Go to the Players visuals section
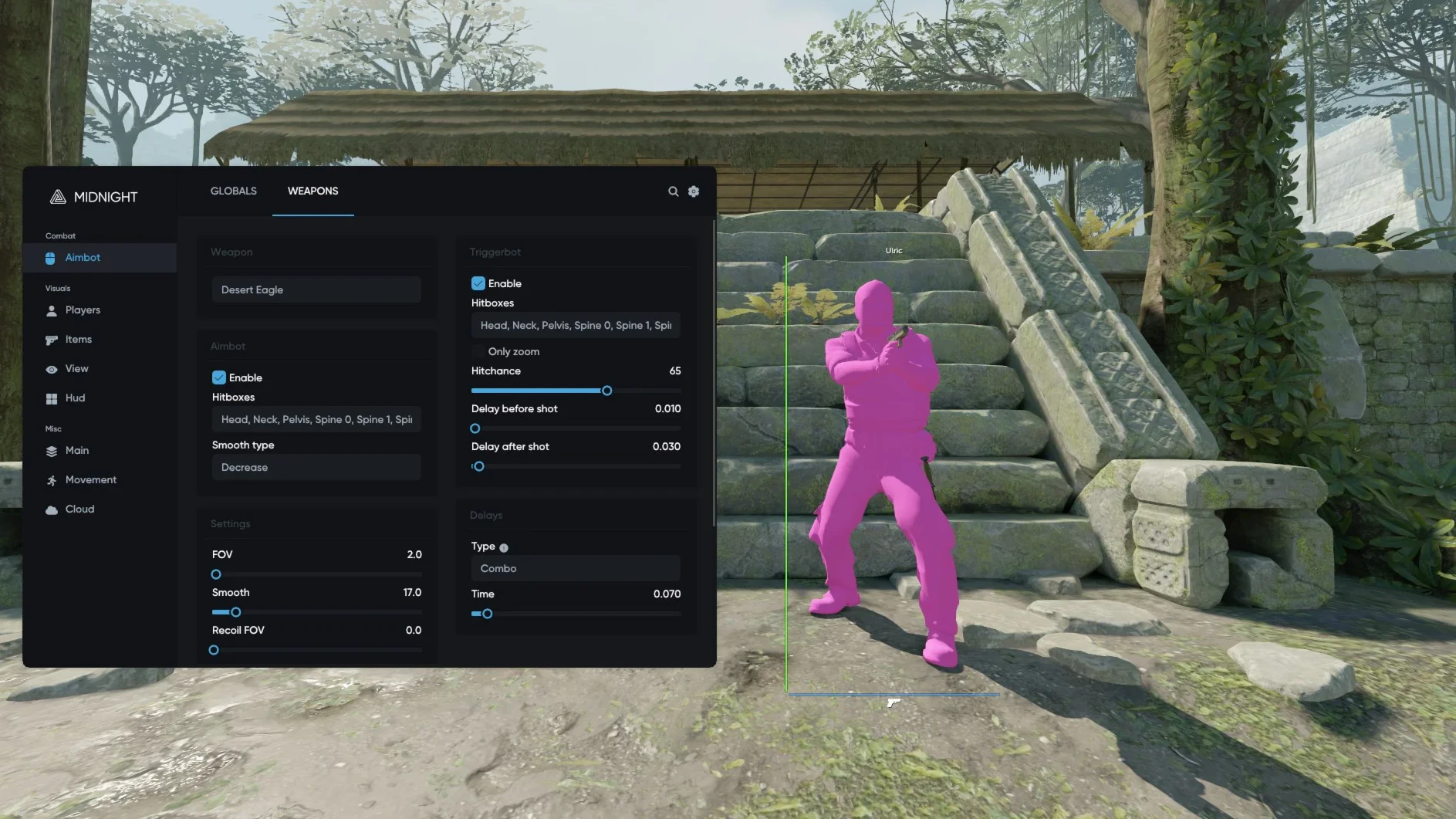 pyautogui.click(x=83, y=310)
